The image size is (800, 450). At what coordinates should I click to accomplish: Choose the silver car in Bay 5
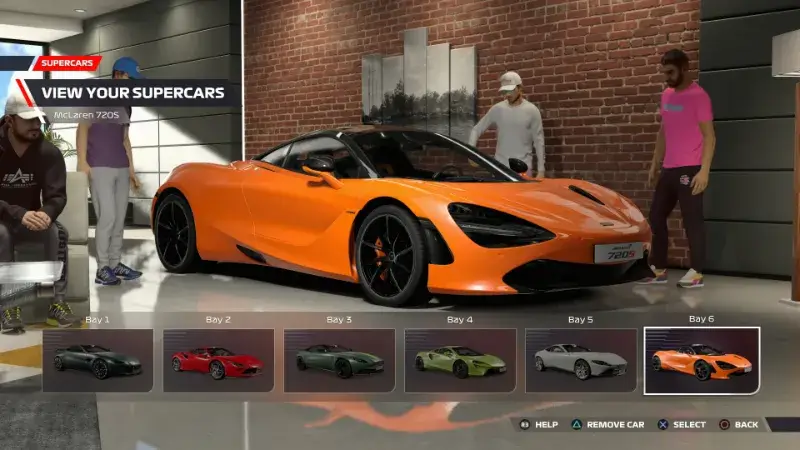click(x=581, y=360)
